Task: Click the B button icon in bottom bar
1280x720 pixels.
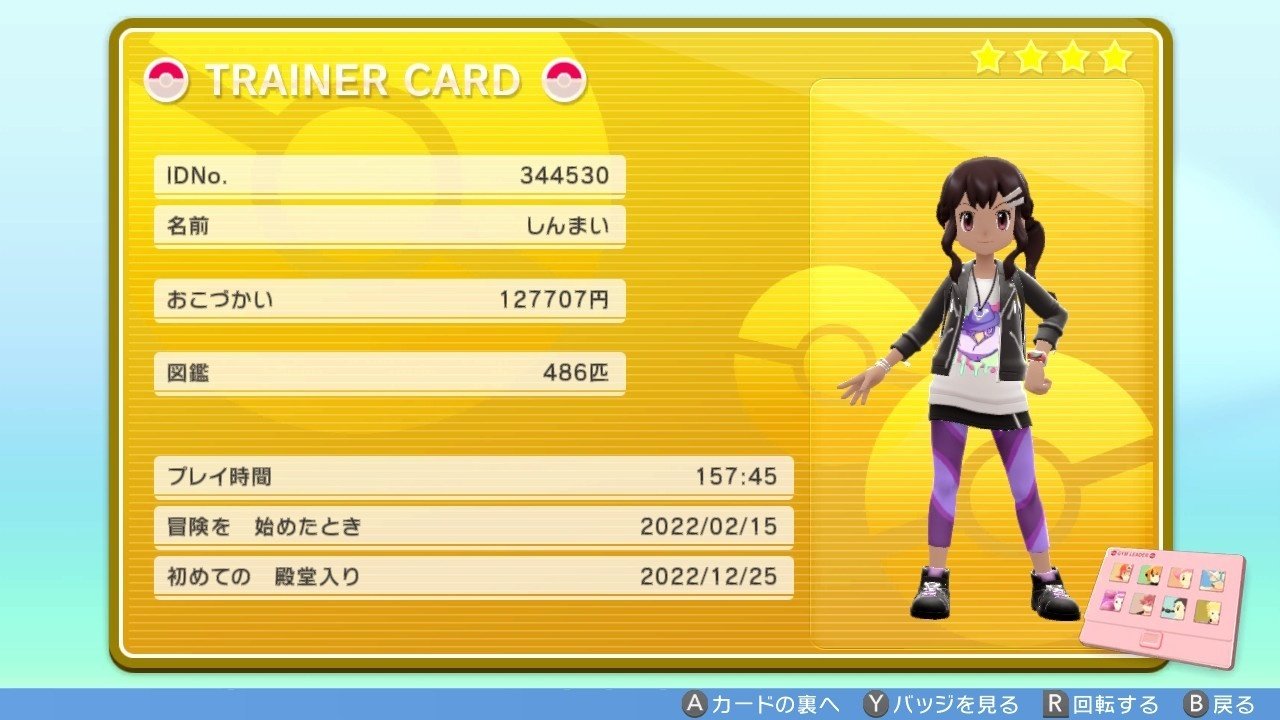Action: click(x=1190, y=703)
